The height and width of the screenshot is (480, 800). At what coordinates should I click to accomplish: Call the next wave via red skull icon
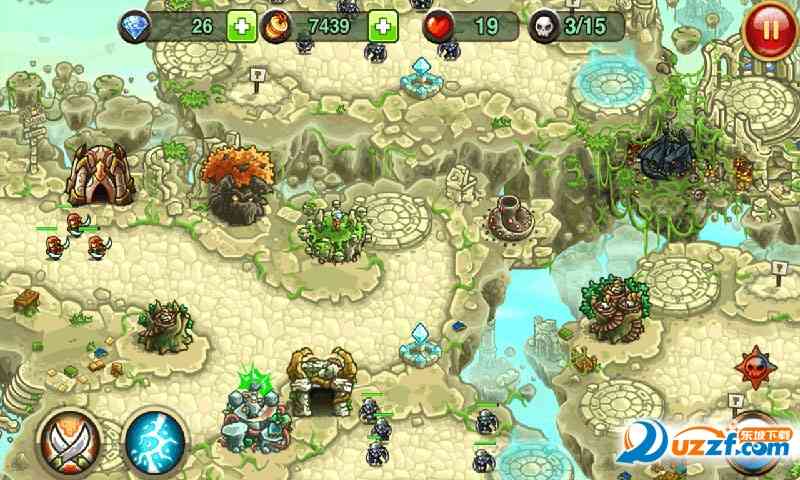[x=756, y=367]
